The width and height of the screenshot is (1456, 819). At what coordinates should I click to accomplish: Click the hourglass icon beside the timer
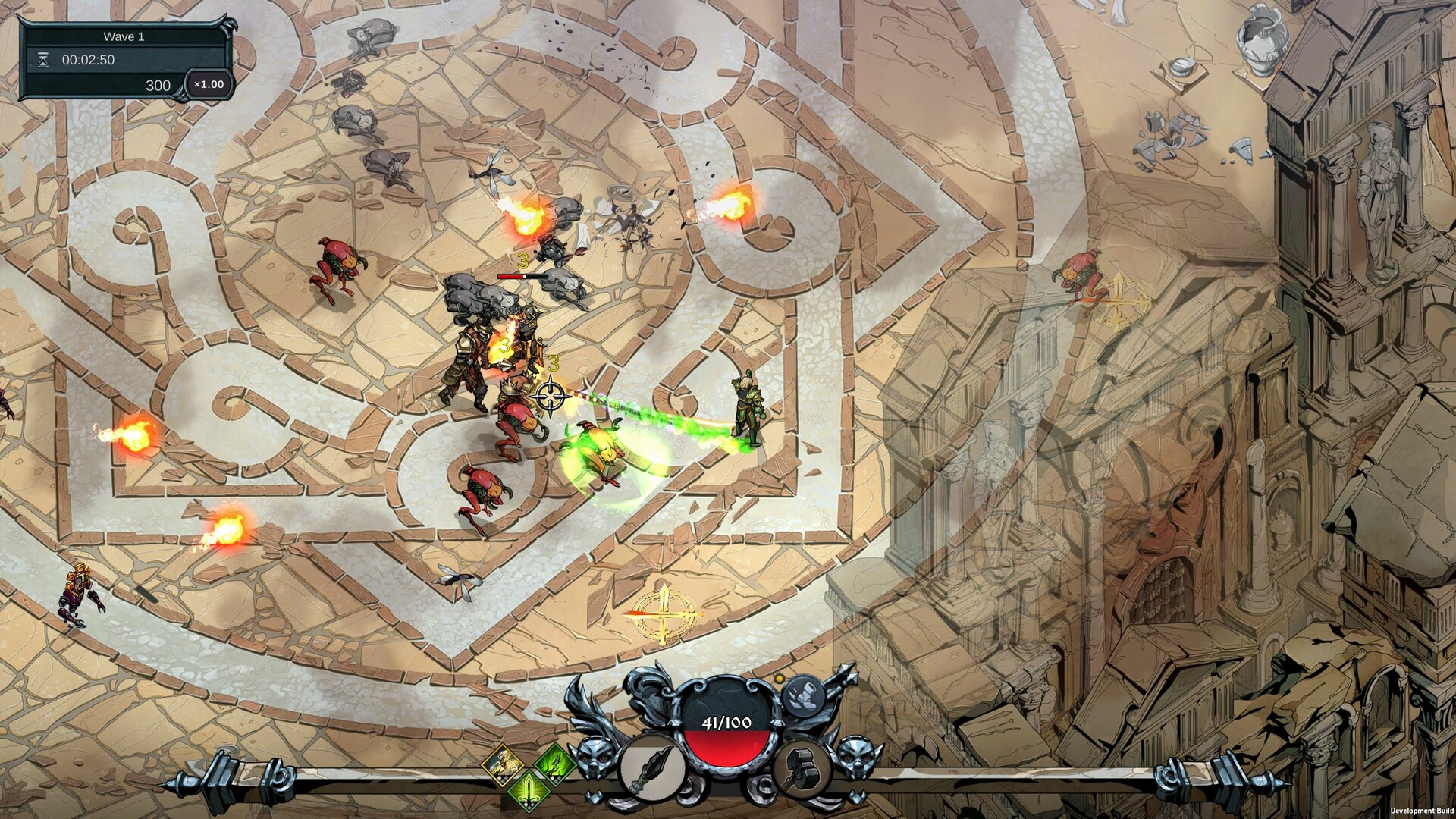click(43, 61)
